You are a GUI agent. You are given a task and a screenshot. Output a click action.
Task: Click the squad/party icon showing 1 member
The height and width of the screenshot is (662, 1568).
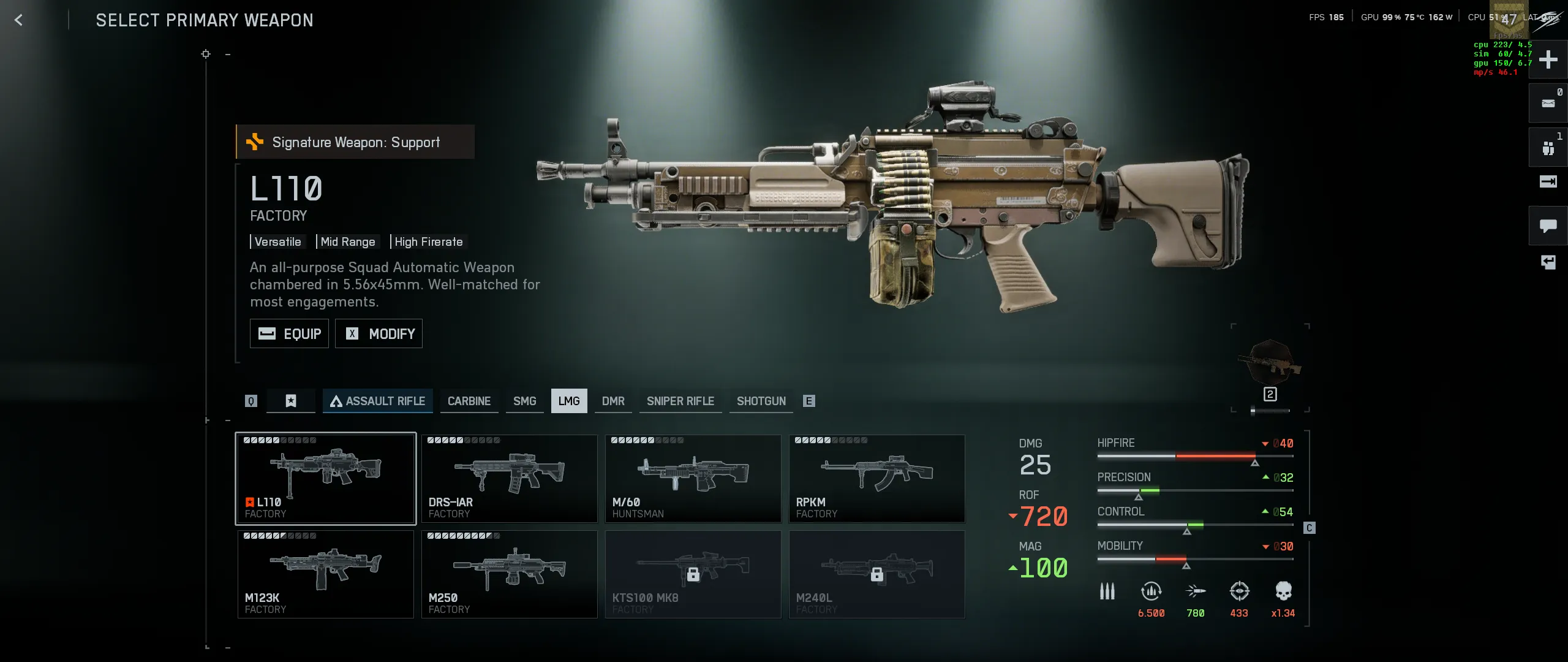(x=1548, y=147)
